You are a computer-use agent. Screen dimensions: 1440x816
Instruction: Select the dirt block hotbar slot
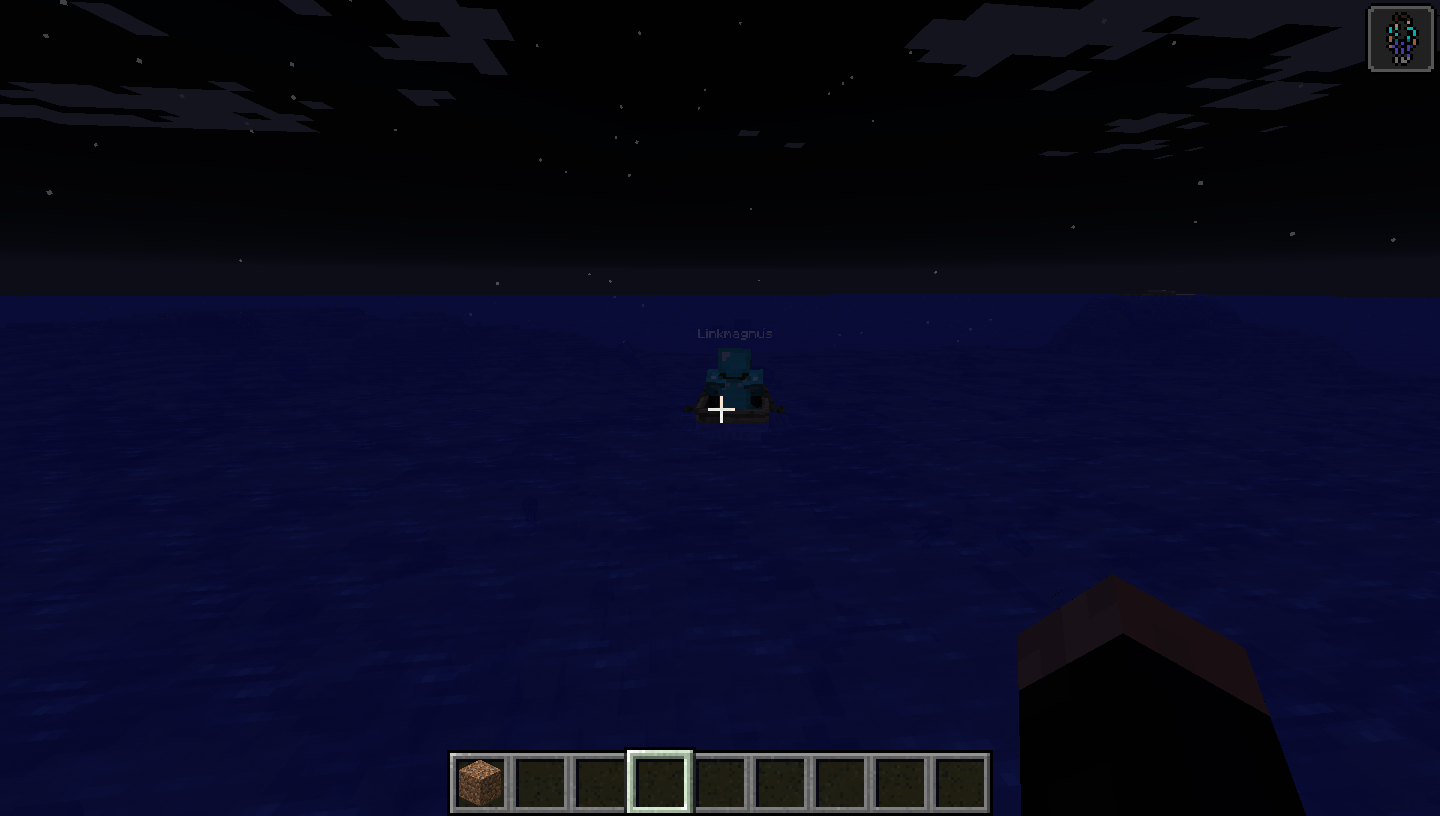(480, 782)
